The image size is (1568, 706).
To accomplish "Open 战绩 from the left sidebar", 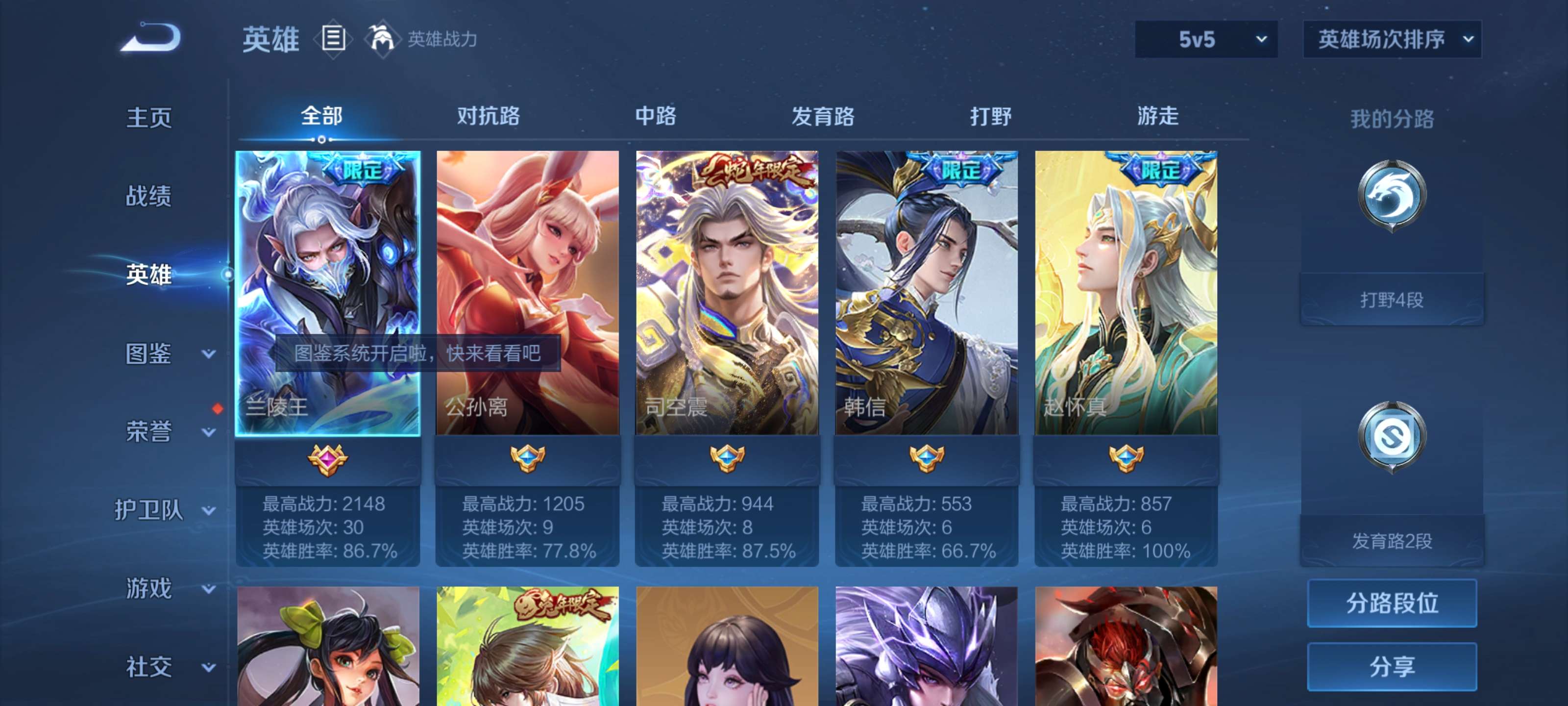I will pyautogui.click(x=149, y=196).
